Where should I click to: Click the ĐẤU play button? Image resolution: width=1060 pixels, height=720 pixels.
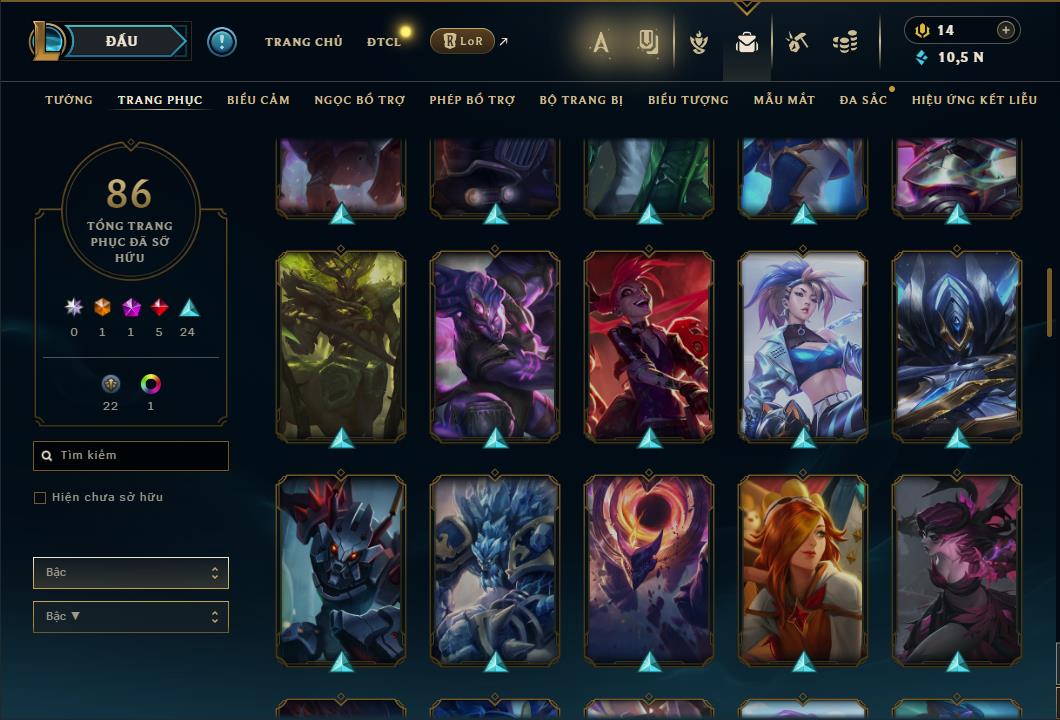(x=121, y=41)
